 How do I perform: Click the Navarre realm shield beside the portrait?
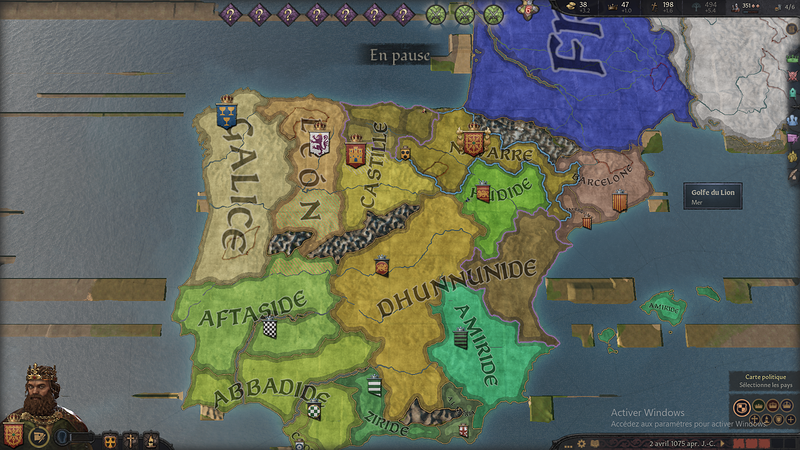(x=13, y=435)
